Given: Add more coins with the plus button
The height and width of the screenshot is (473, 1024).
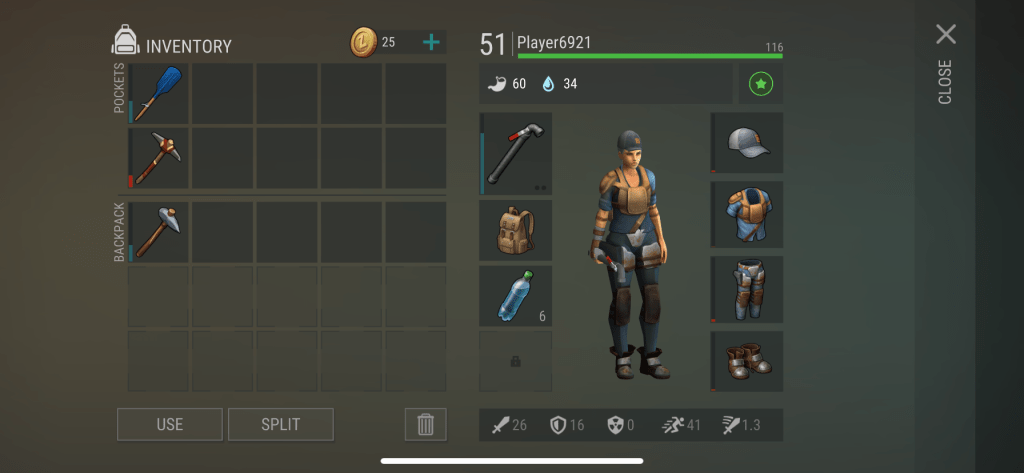Looking at the screenshot, I should (x=431, y=42).
